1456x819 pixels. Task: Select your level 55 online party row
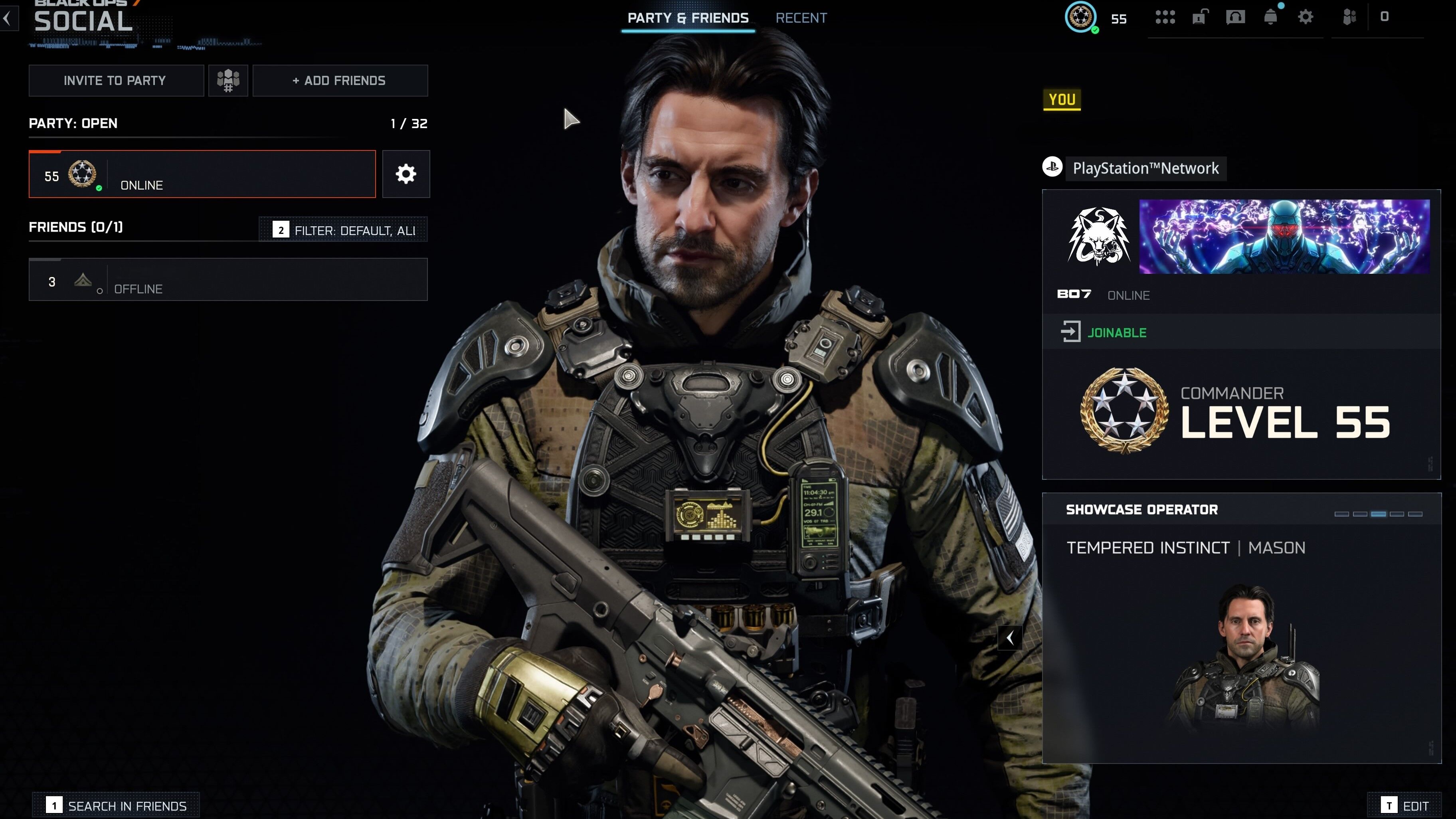click(202, 174)
